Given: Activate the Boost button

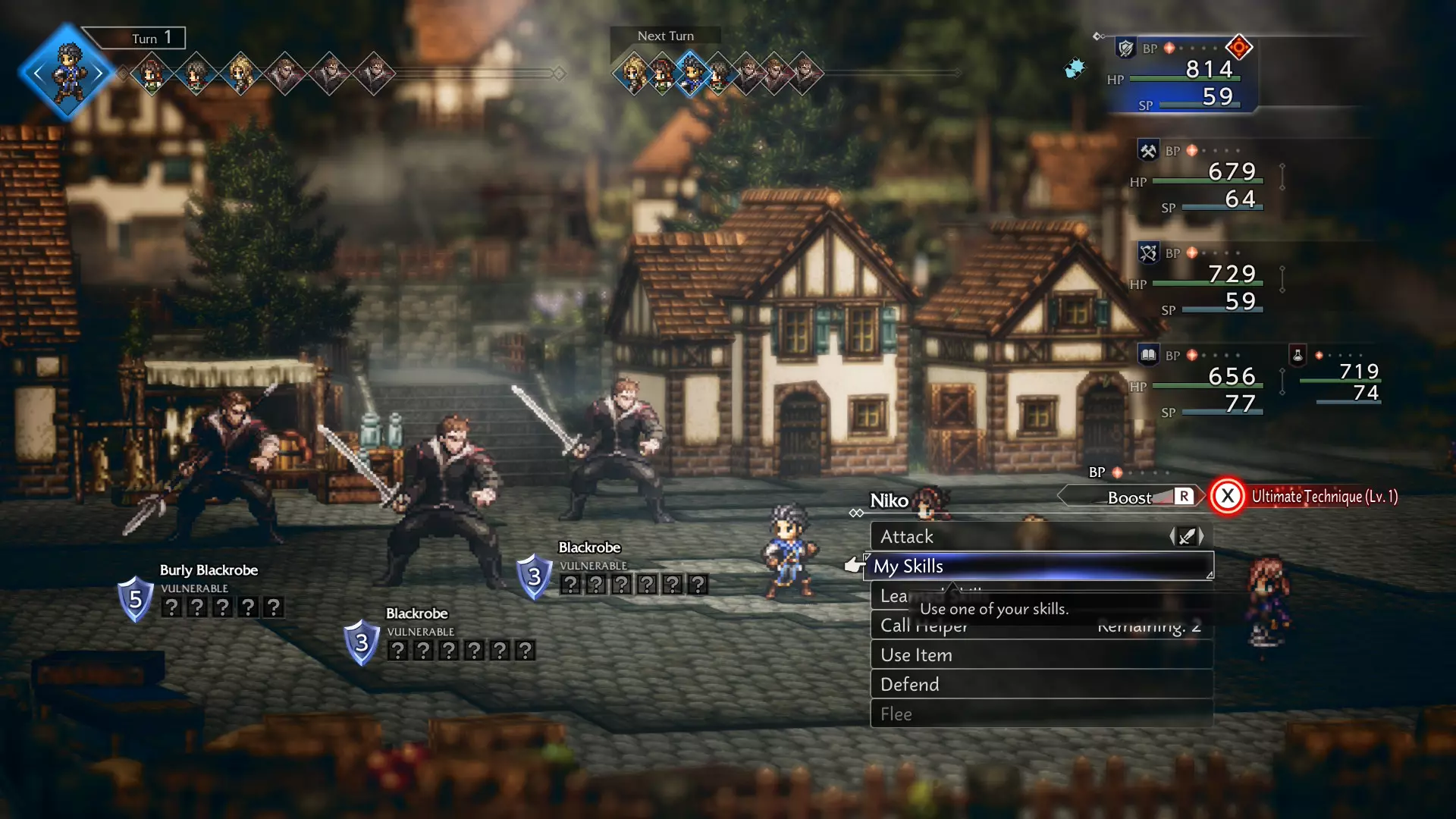Looking at the screenshot, I should 1130,497.
